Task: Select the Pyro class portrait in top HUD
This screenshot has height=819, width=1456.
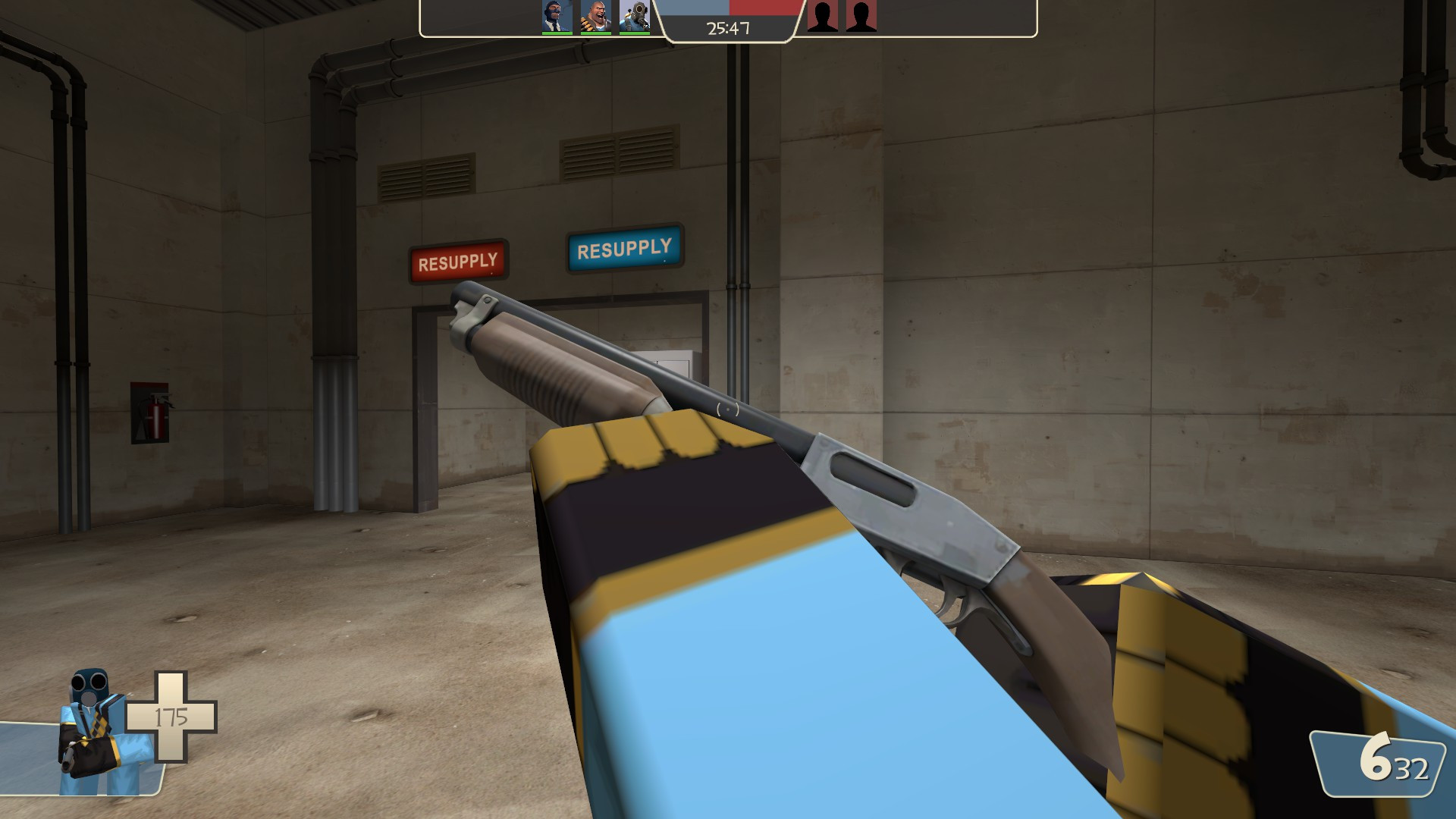Action: [634, 15]
